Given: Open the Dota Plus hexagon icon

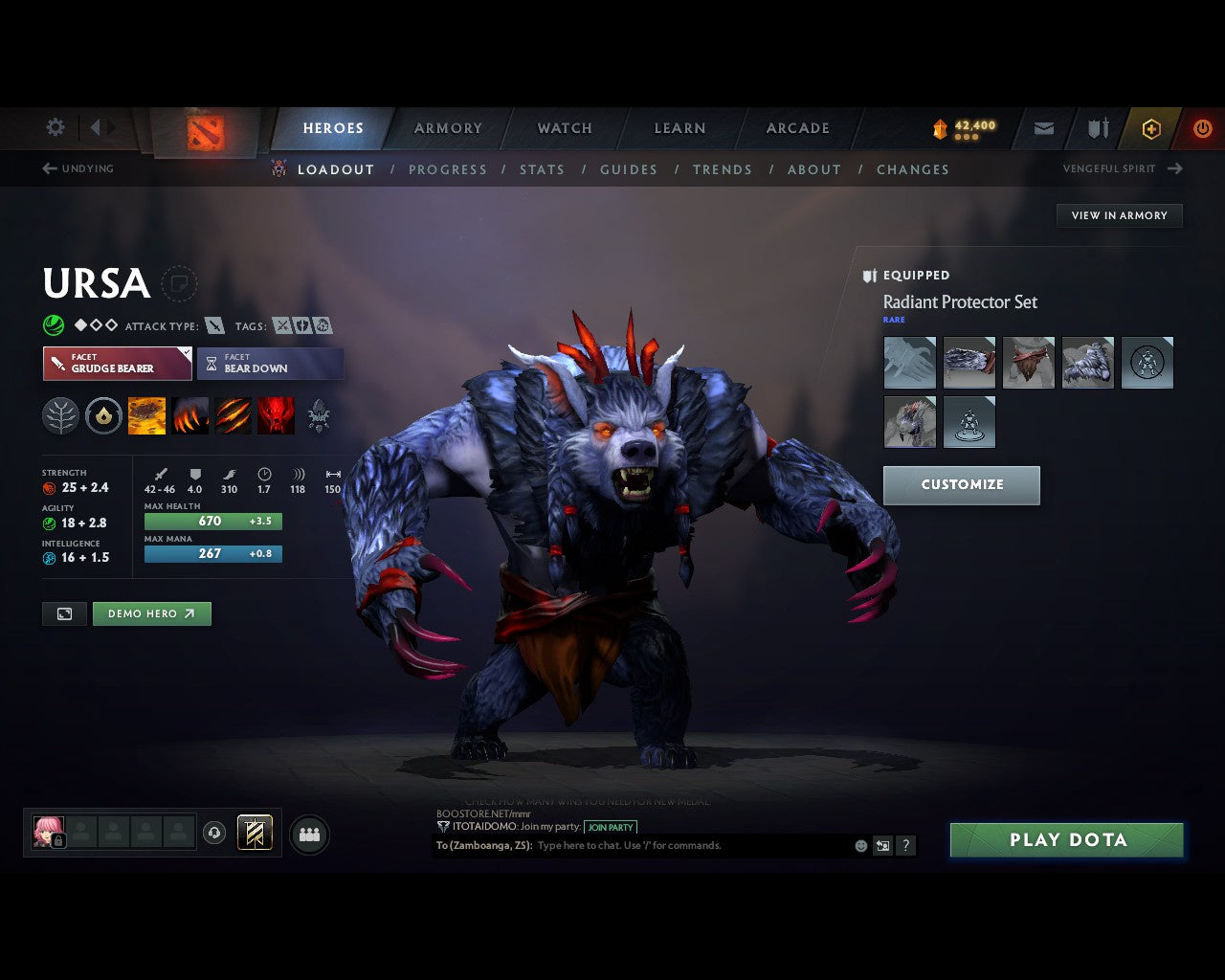Looking at the screenshot, I should [1151, 128].
